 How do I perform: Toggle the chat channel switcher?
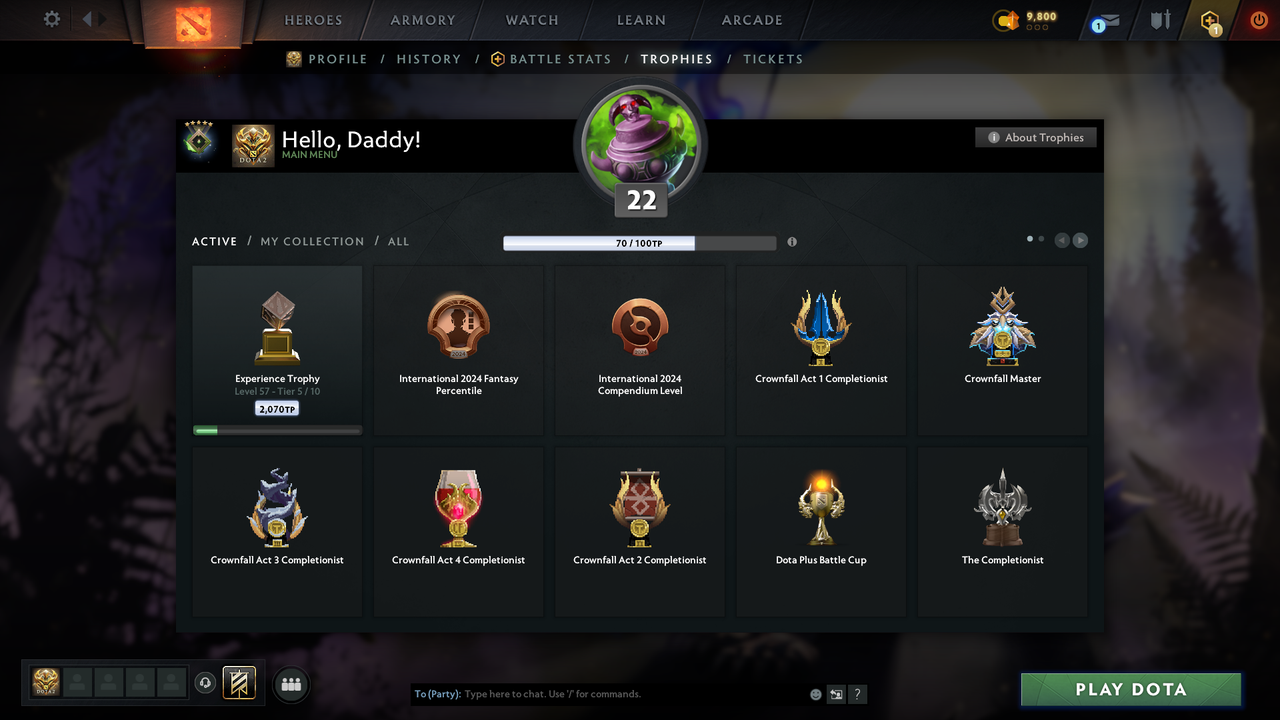pyautogui.click(x=836, y=694)
